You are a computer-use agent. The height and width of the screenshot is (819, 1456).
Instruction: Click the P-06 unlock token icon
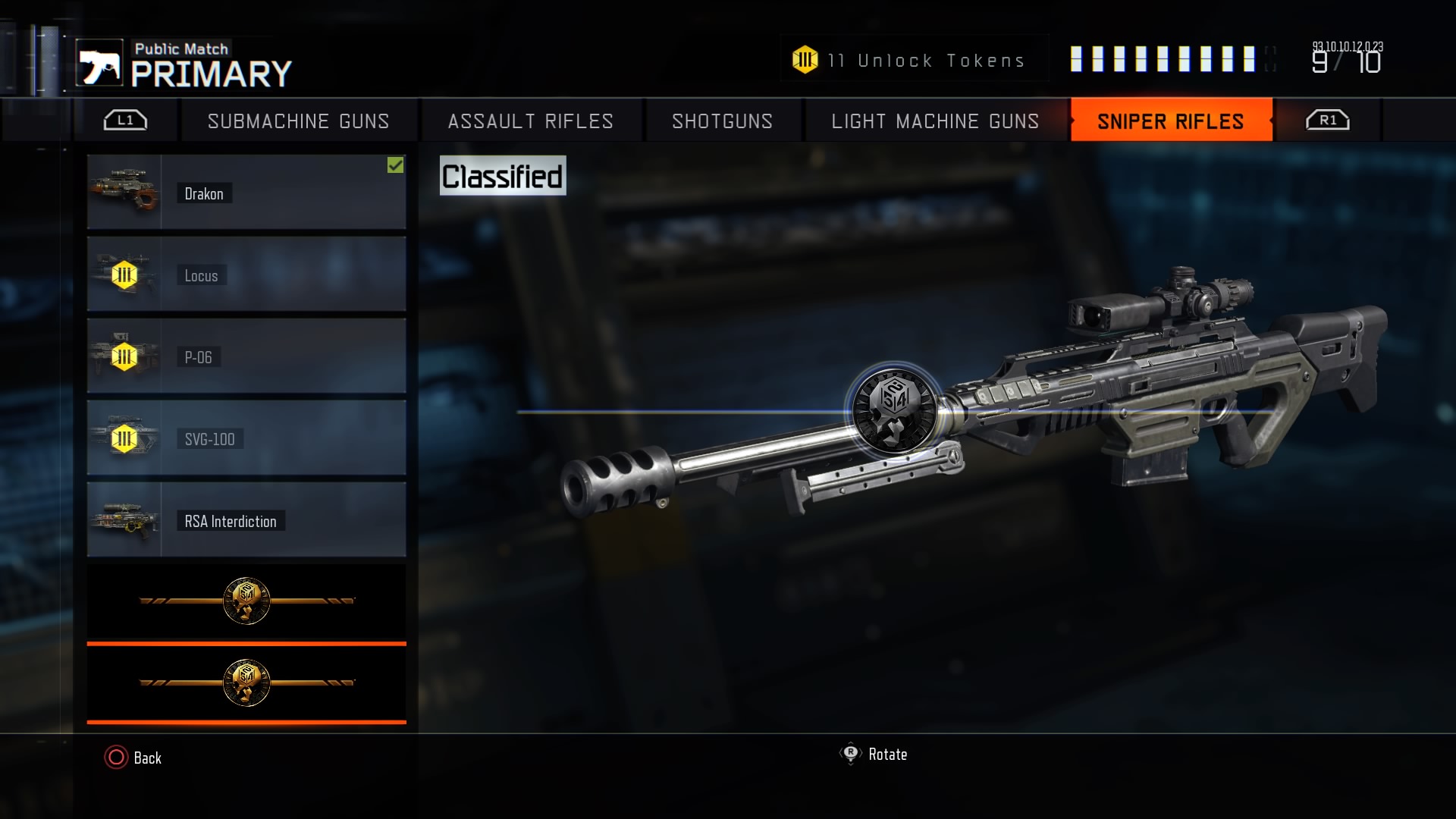(124, 356)
